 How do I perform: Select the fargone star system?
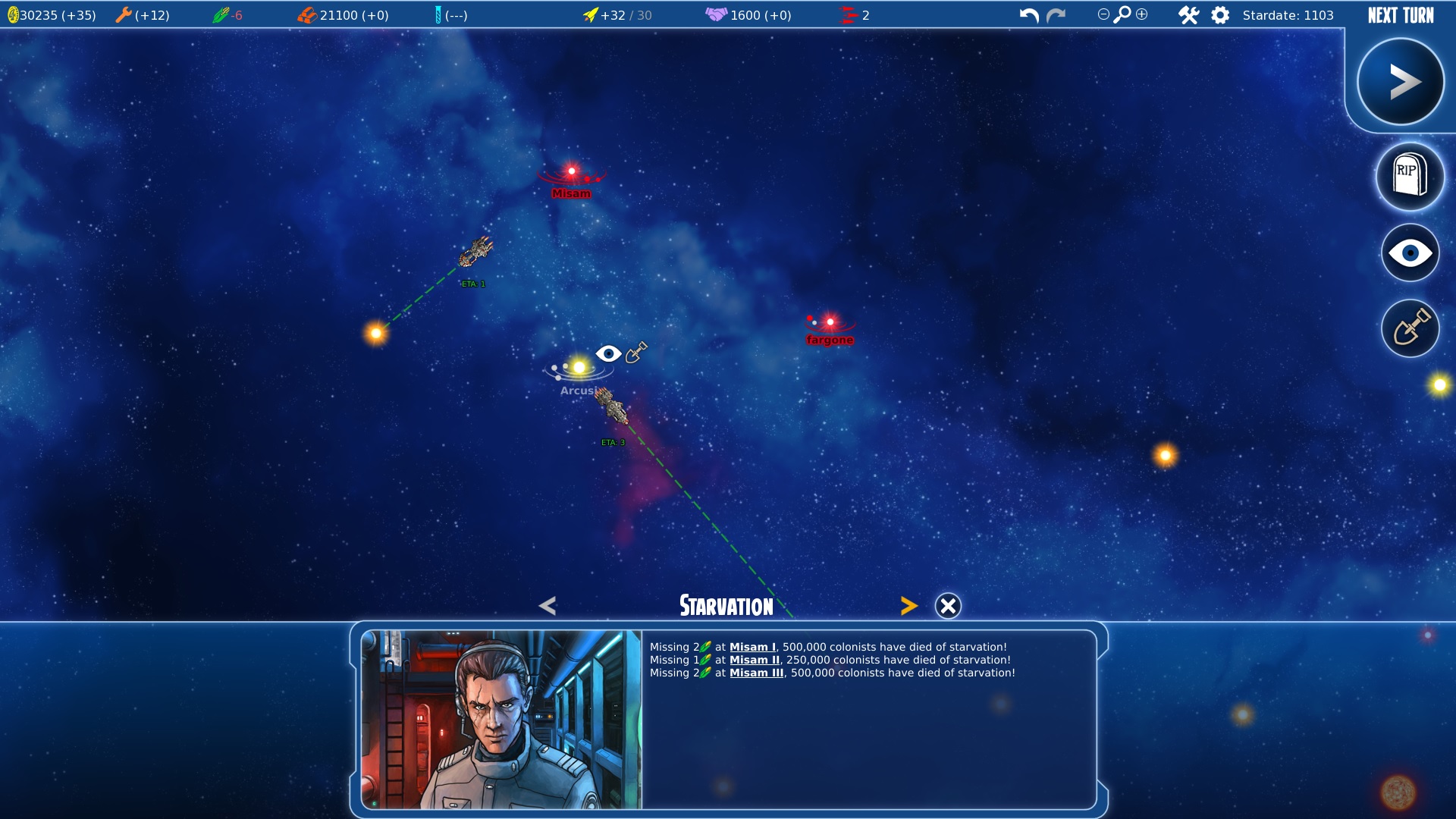coord(830,323)
